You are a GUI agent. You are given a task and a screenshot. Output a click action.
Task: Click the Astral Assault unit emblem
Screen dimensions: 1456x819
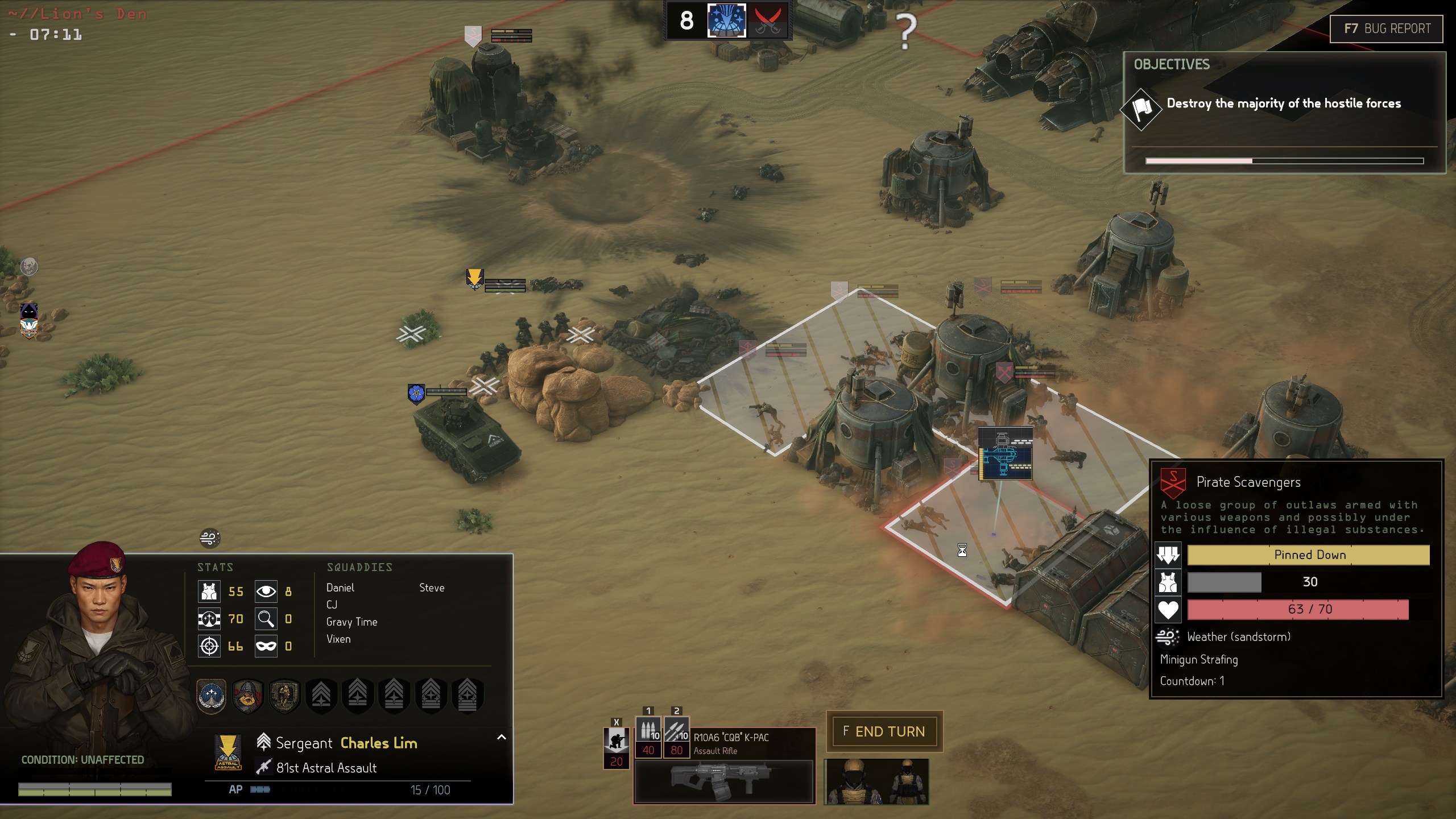click(x=227, y=752)
